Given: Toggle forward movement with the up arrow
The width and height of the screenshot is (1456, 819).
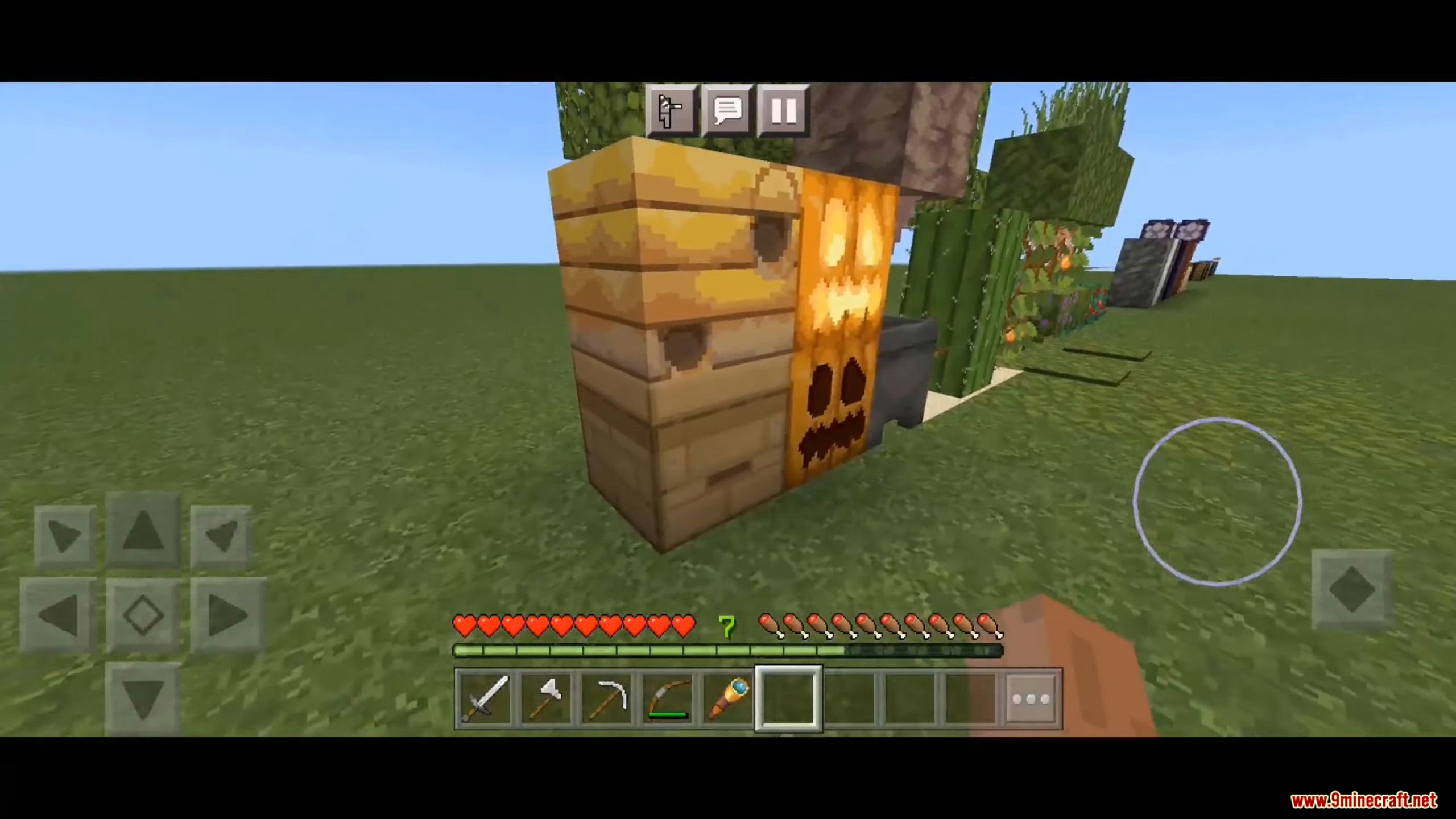Looking at the screenshot, I should 143,535.
